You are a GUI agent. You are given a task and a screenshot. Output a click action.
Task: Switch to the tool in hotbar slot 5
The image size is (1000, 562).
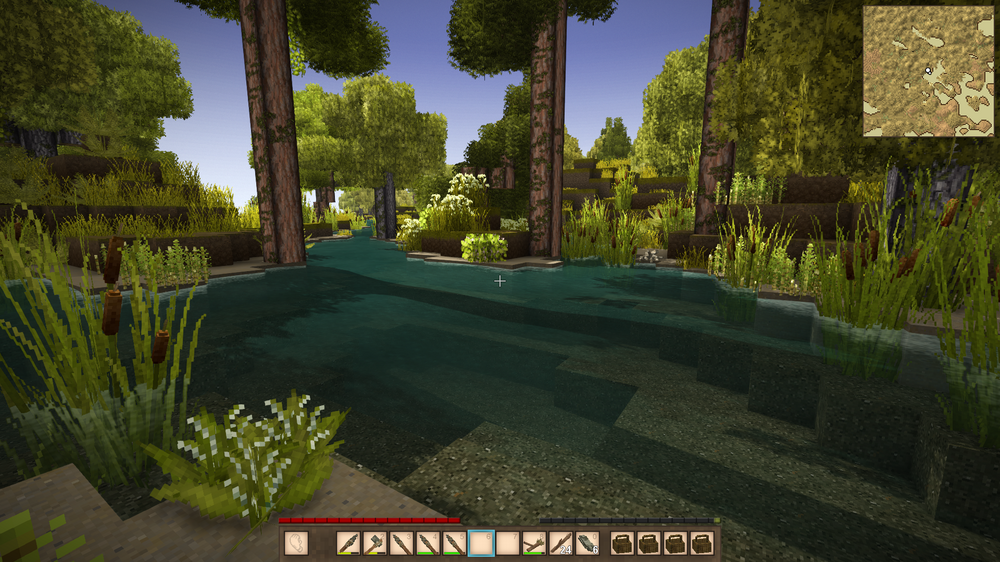pyautogui.click(x=454, y=543)
